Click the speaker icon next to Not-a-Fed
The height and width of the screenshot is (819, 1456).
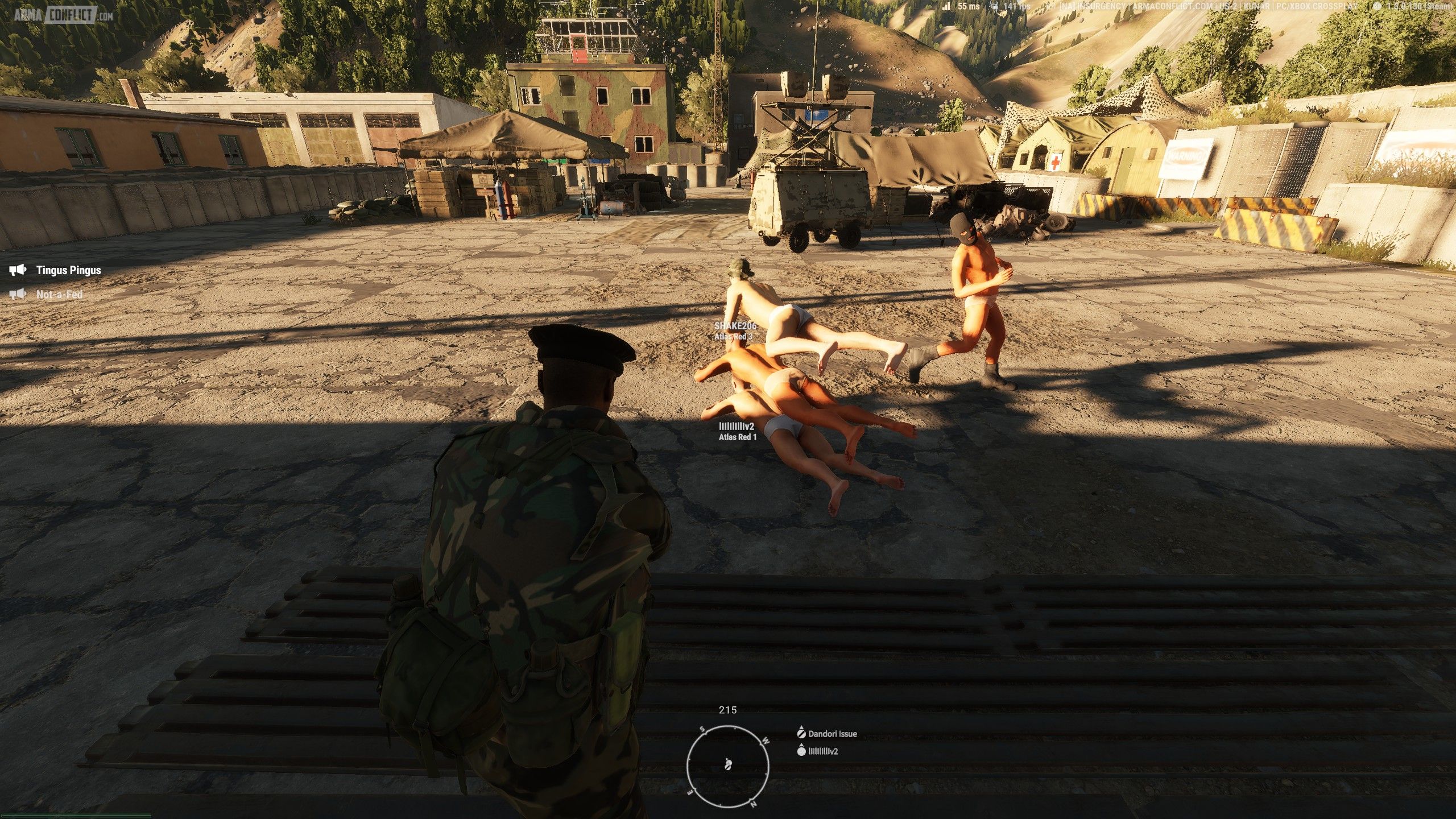[19, 295]
